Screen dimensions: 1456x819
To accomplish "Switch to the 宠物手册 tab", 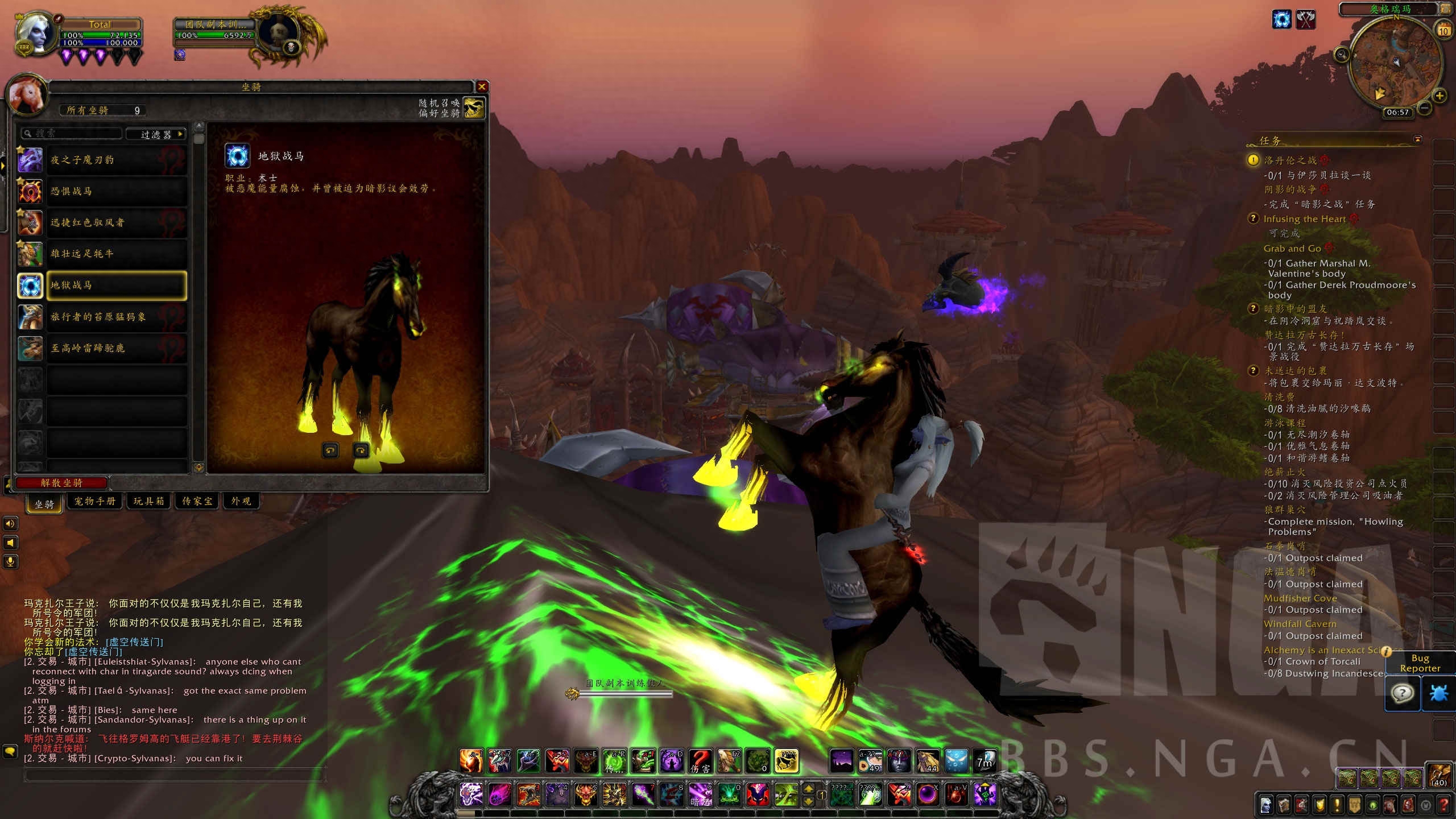I will click(94, 501).
